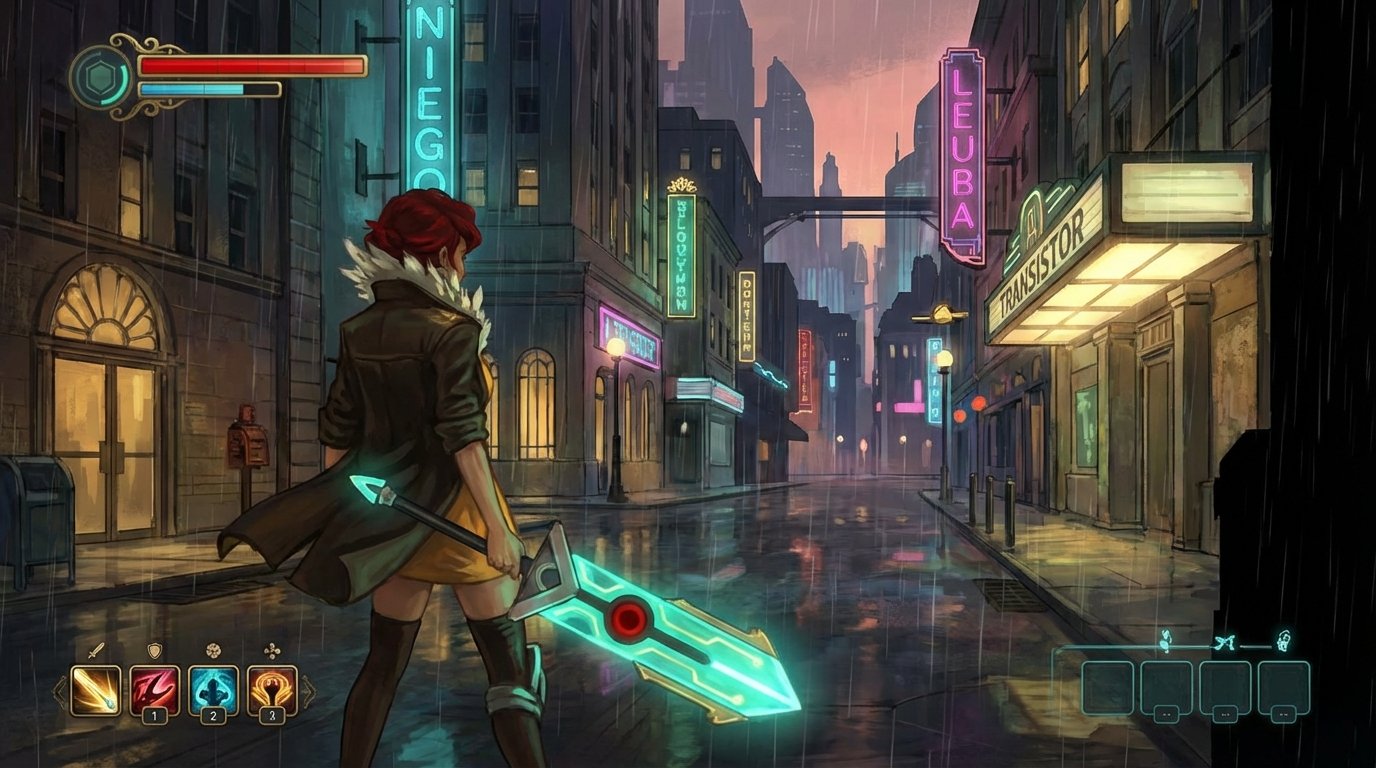Screen dimensions: 1376x768
Task: Click the butterfly icon on the memory bar
Action: coord(1227,641)
